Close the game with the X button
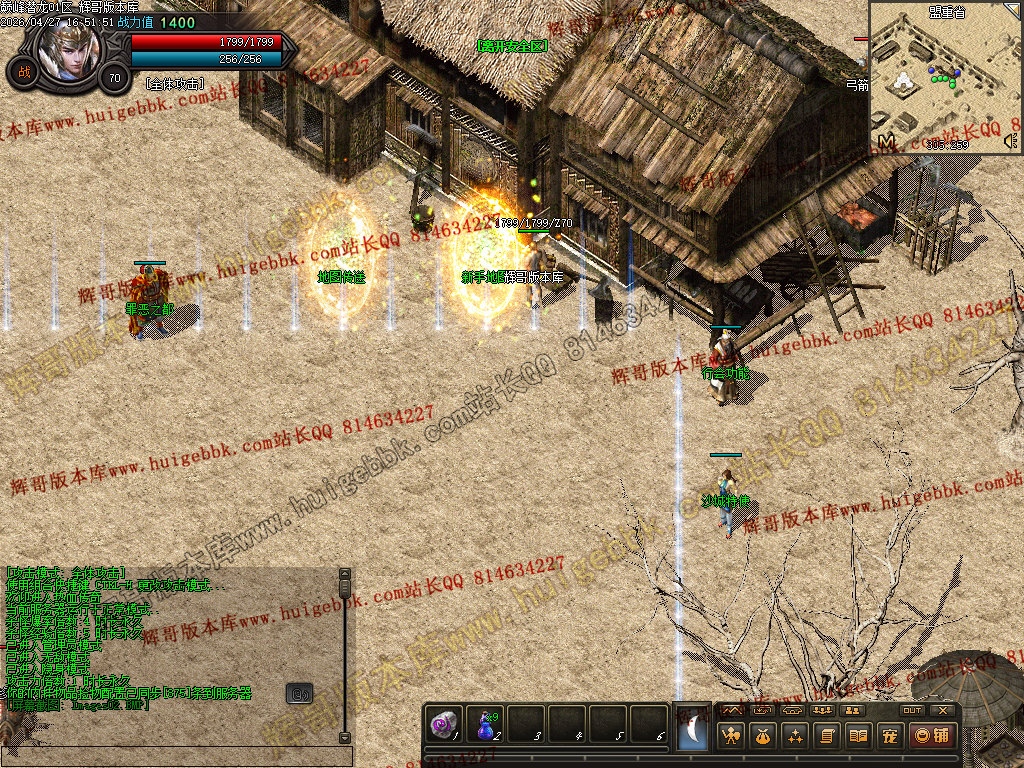1024x768 pixels. 942,710
